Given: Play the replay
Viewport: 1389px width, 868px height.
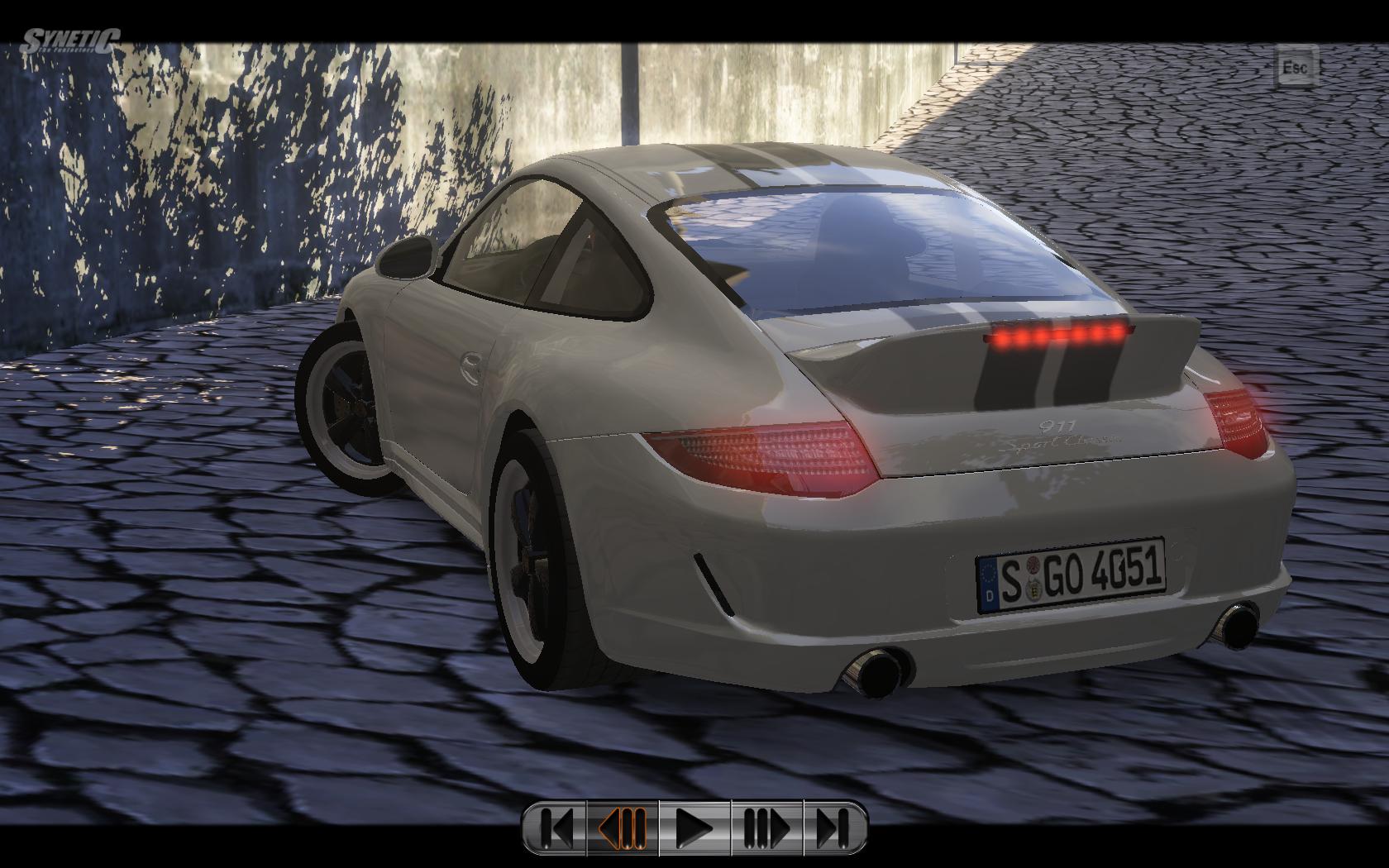Looking at the screenshot, I should (694, 827).
